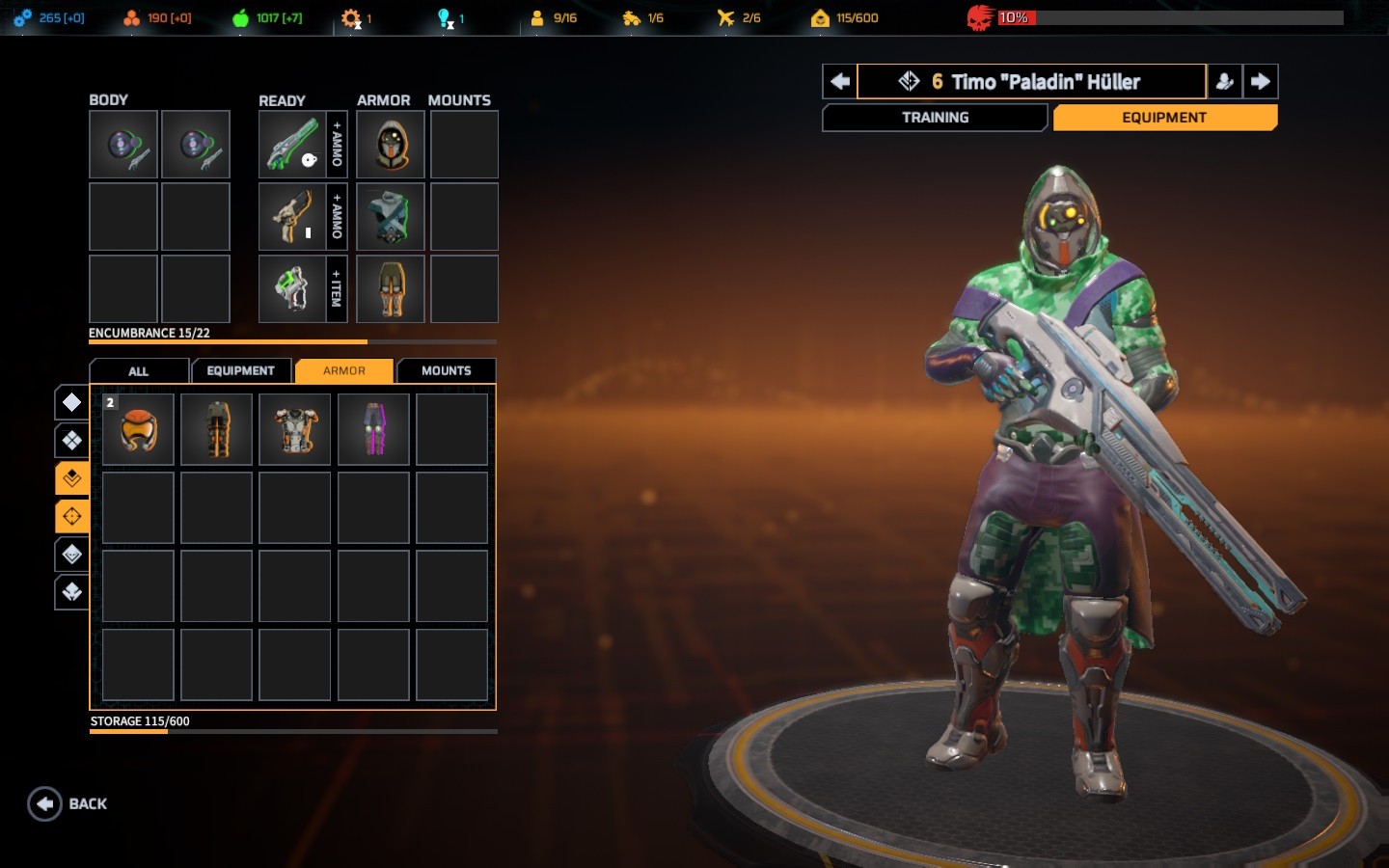Choose the purple leg armor in storage
The image size is (1389, 868).
tap(374, 429)
